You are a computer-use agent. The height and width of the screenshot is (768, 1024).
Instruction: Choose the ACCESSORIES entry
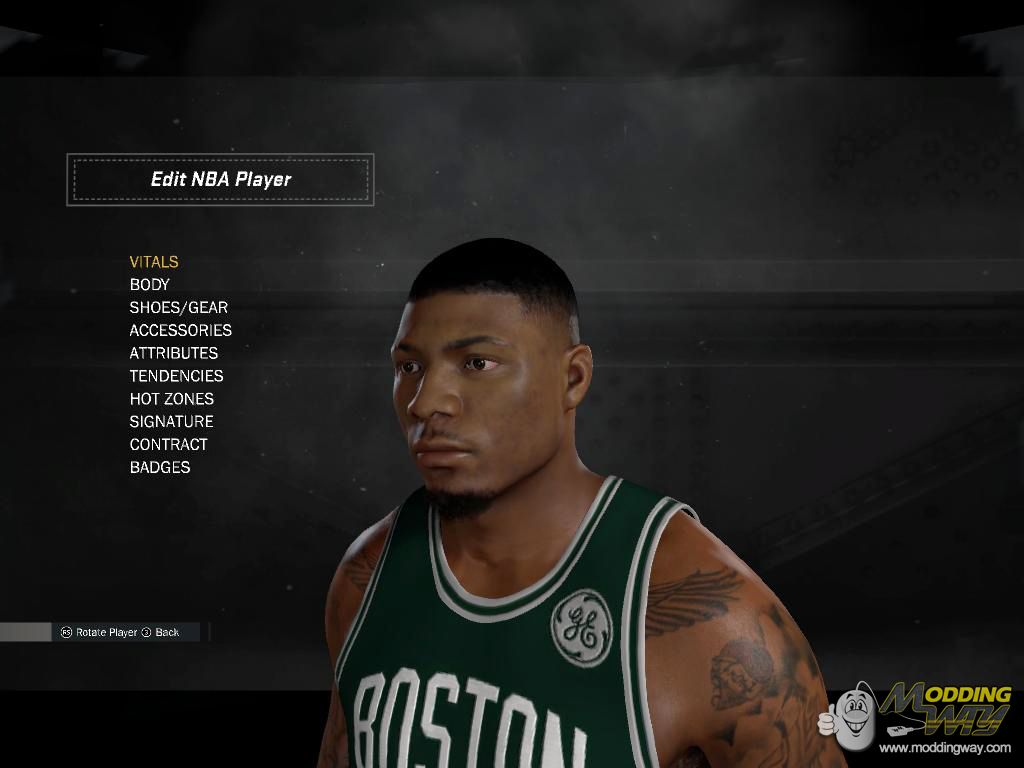point(180,330)
